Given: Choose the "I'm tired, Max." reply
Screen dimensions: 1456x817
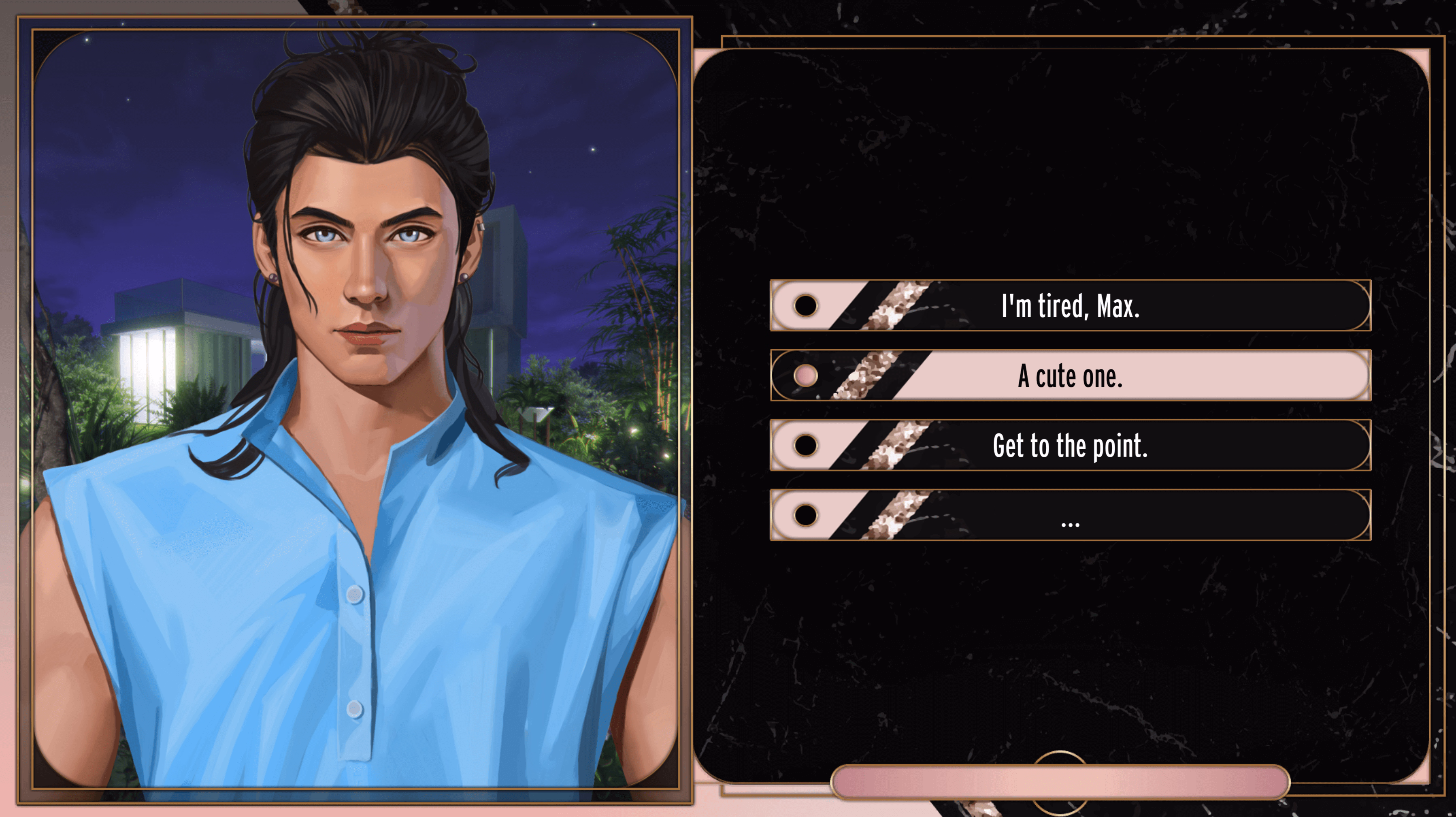Looking at the screenshot, I should 1070,305.
